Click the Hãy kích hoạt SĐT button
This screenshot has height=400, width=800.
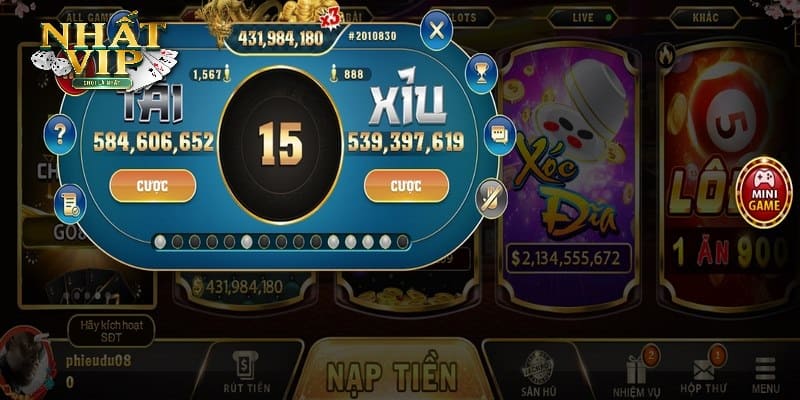[x=112, y=328]
